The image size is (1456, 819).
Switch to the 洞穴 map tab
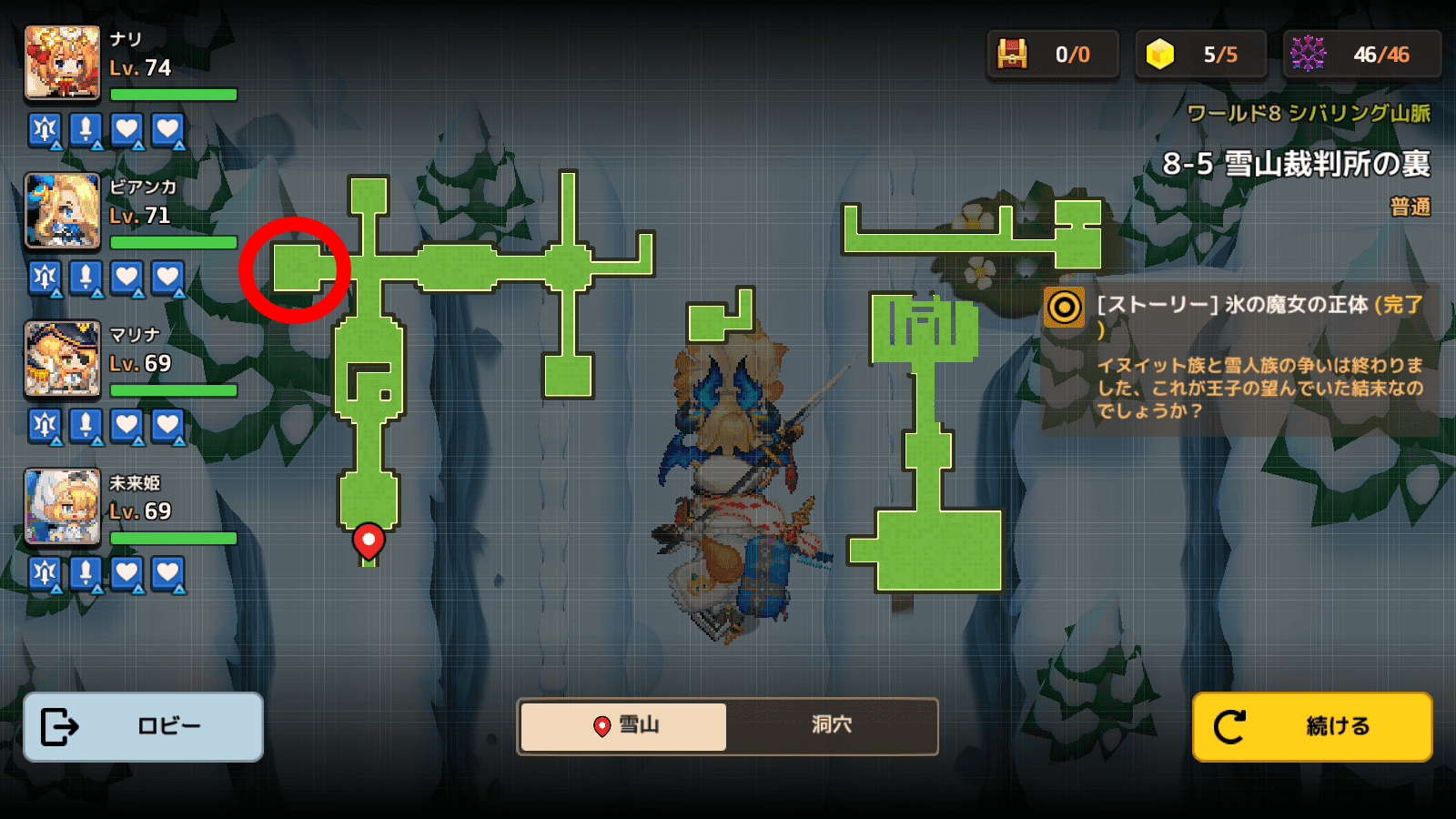[831, 726]
